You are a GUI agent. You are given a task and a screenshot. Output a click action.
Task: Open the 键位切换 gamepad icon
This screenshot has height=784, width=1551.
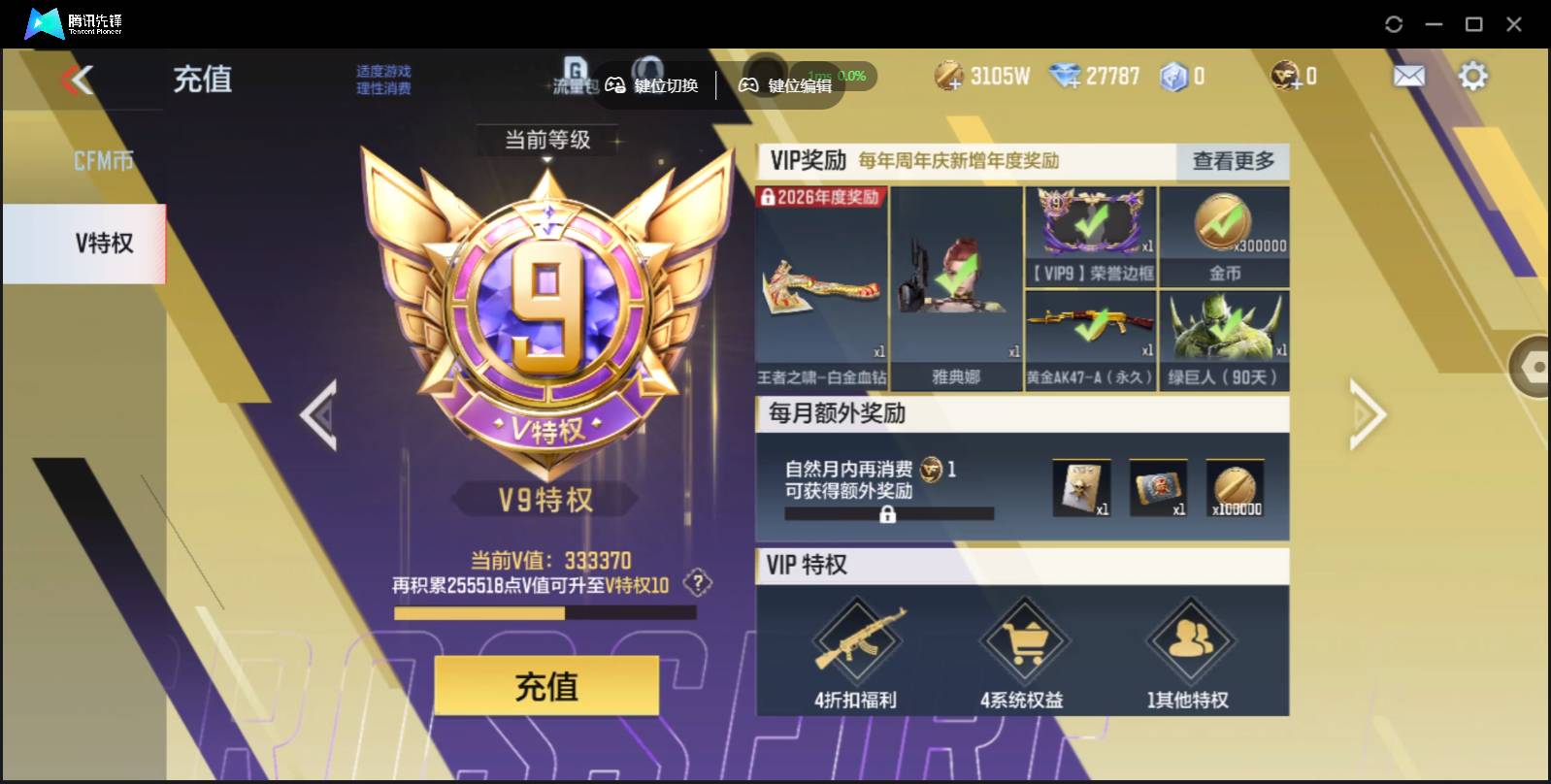(614, 84)
